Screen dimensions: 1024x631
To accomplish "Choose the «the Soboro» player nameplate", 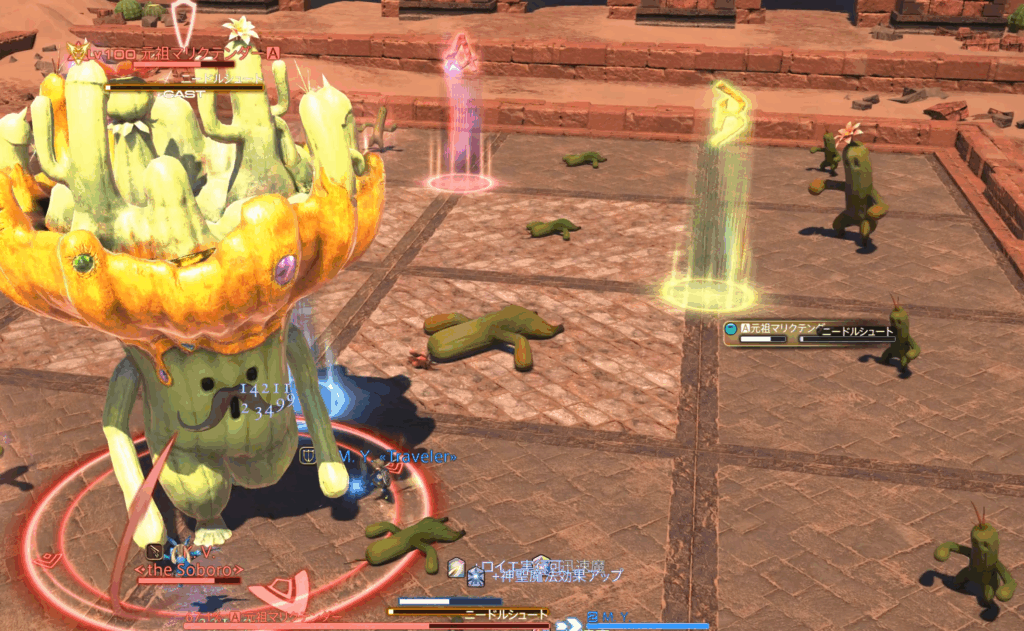I will tap(188, 571).
